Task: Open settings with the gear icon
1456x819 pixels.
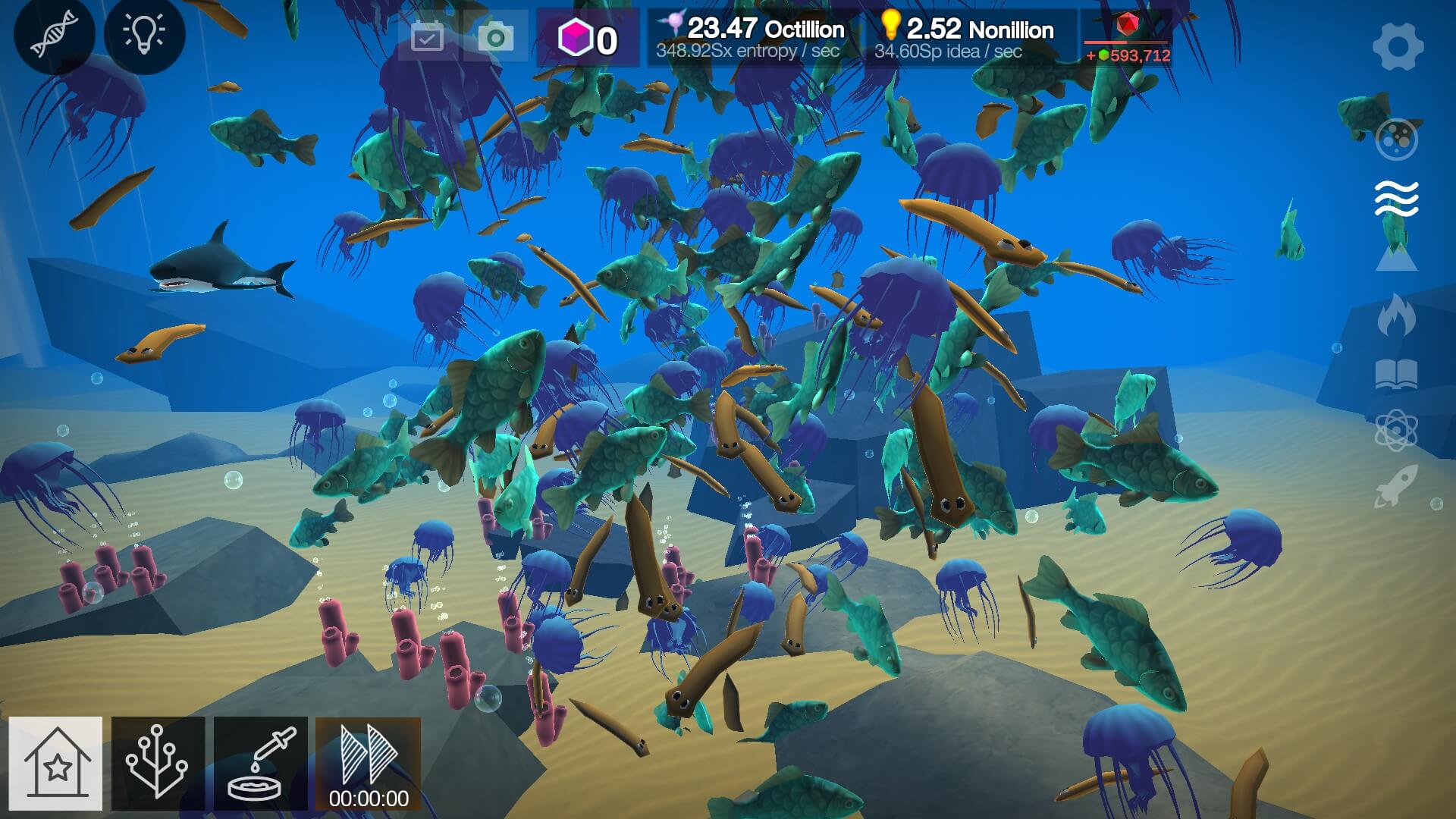Action: [x=1397, y=46]
